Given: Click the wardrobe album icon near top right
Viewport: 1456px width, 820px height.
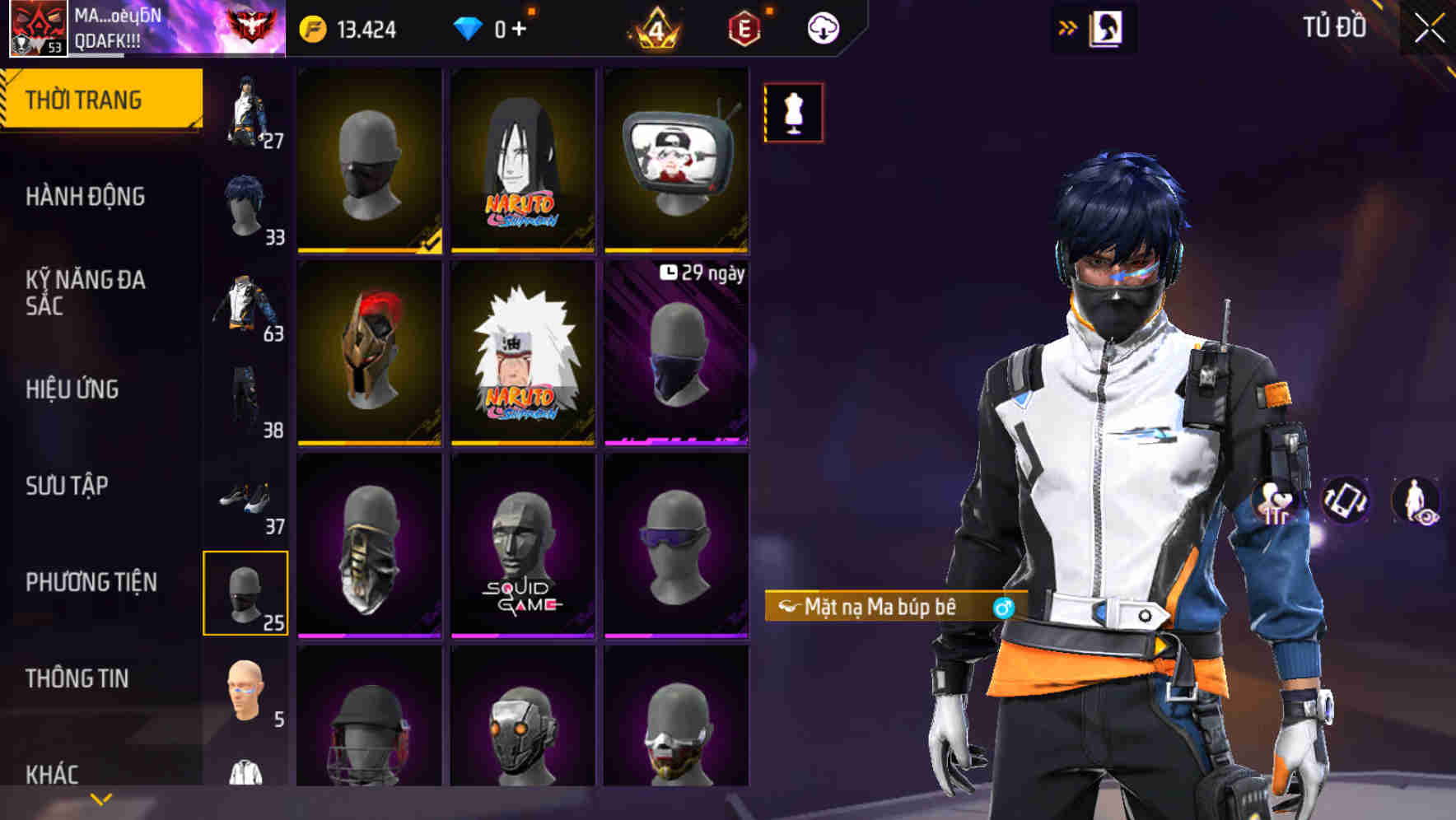Looking at the screenshot, I should pos(1107,27).
